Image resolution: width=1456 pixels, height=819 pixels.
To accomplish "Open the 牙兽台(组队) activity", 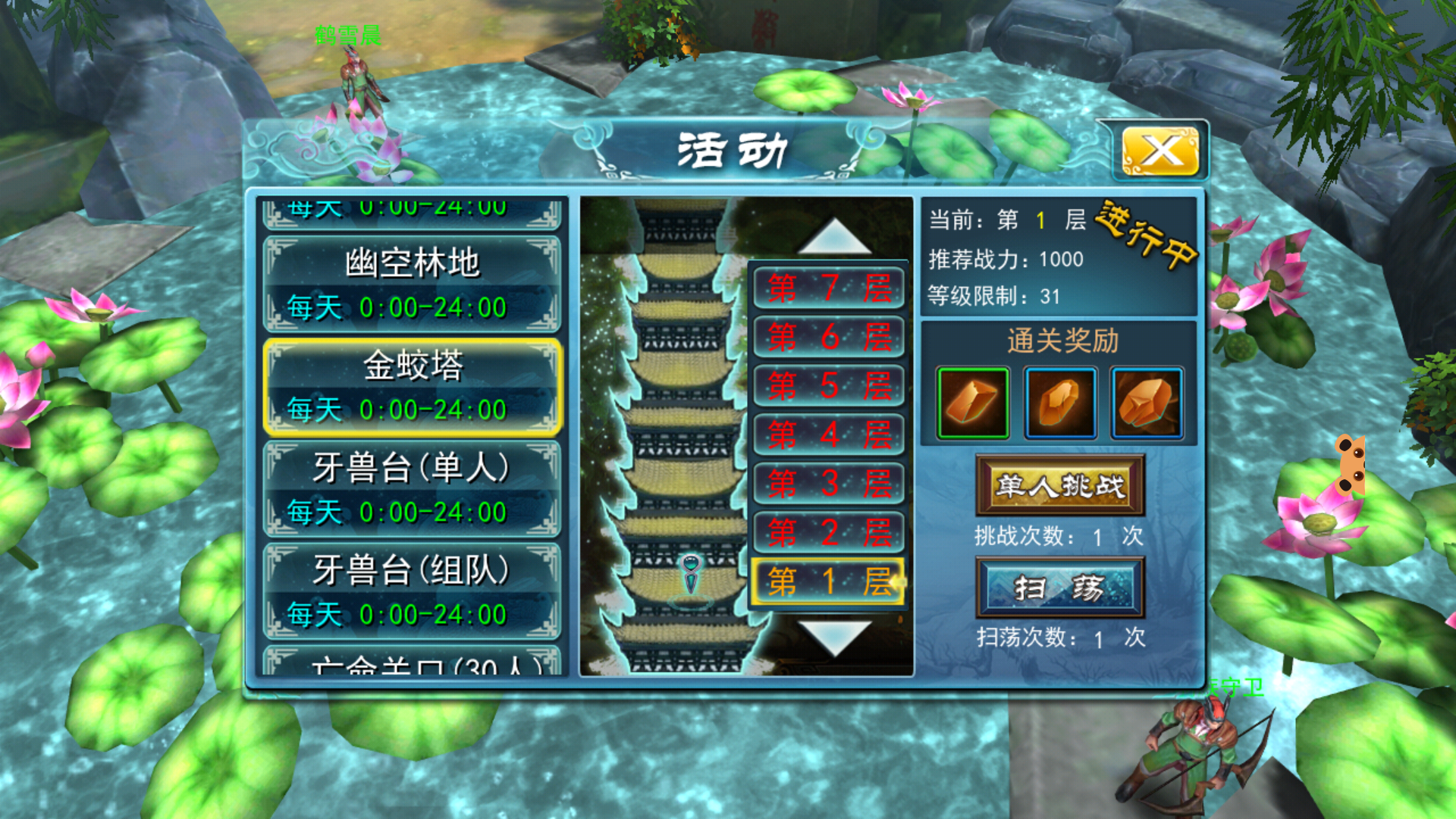I will coord(412,591).
